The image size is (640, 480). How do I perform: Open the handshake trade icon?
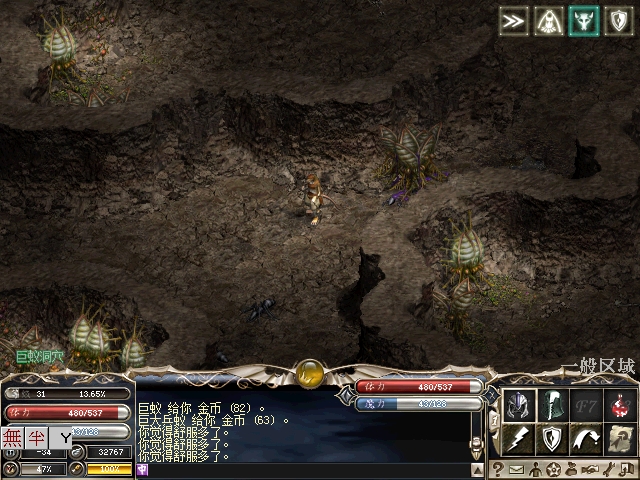[x=590, y=469]
